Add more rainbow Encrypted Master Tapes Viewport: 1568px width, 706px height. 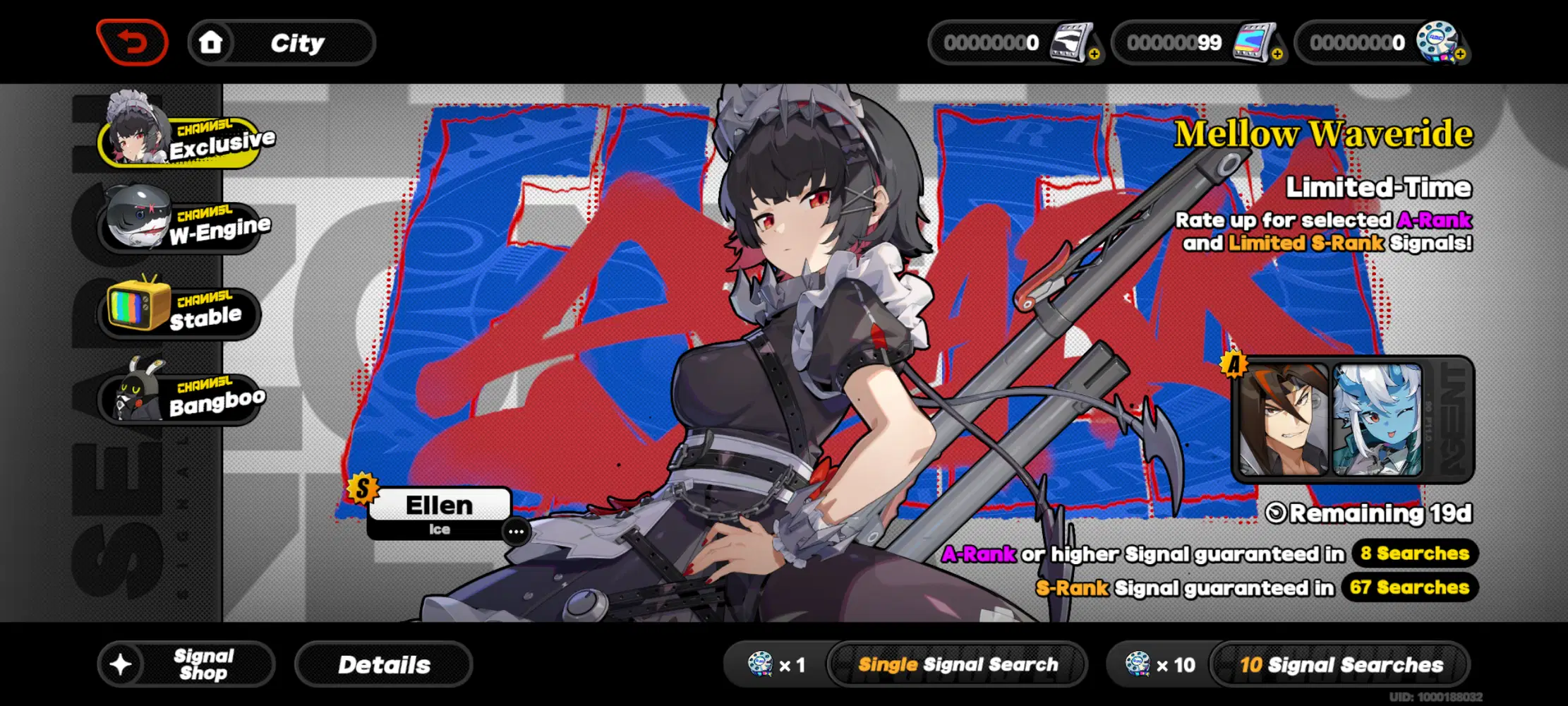[1277, 54]
